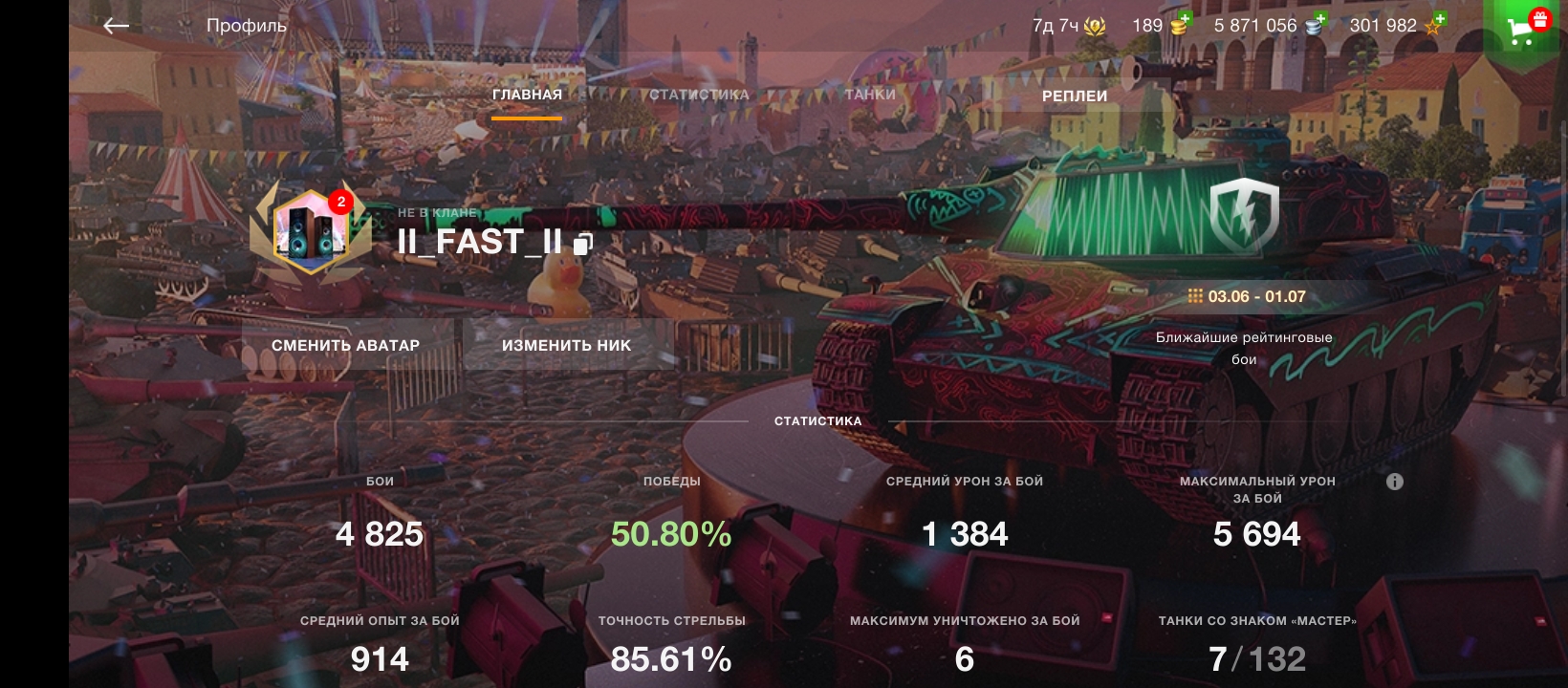Go back using the arrow button
The image size is (1568, 688).
(x=116, y=26)
